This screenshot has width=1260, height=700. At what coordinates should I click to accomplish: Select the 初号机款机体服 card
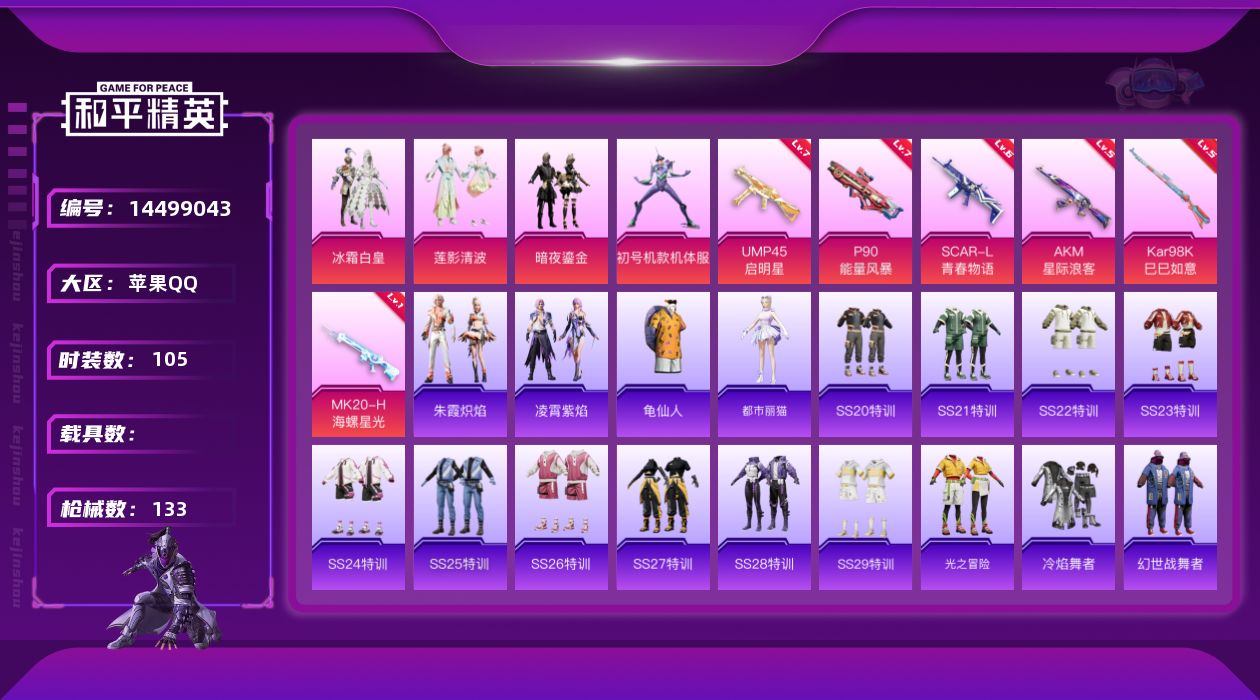[663, 210]
